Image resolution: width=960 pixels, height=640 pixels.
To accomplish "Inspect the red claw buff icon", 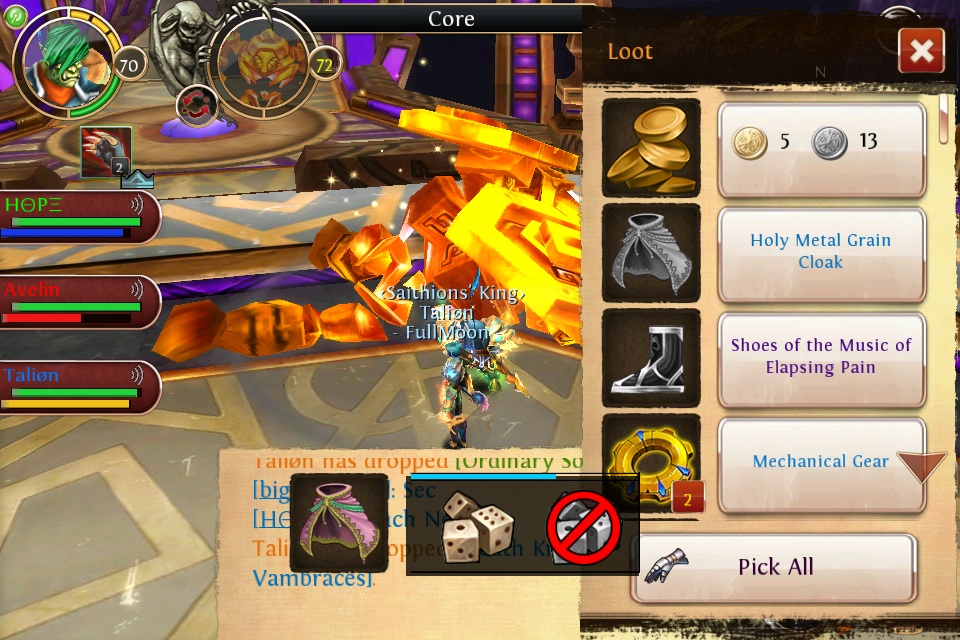I will point(106,153).
